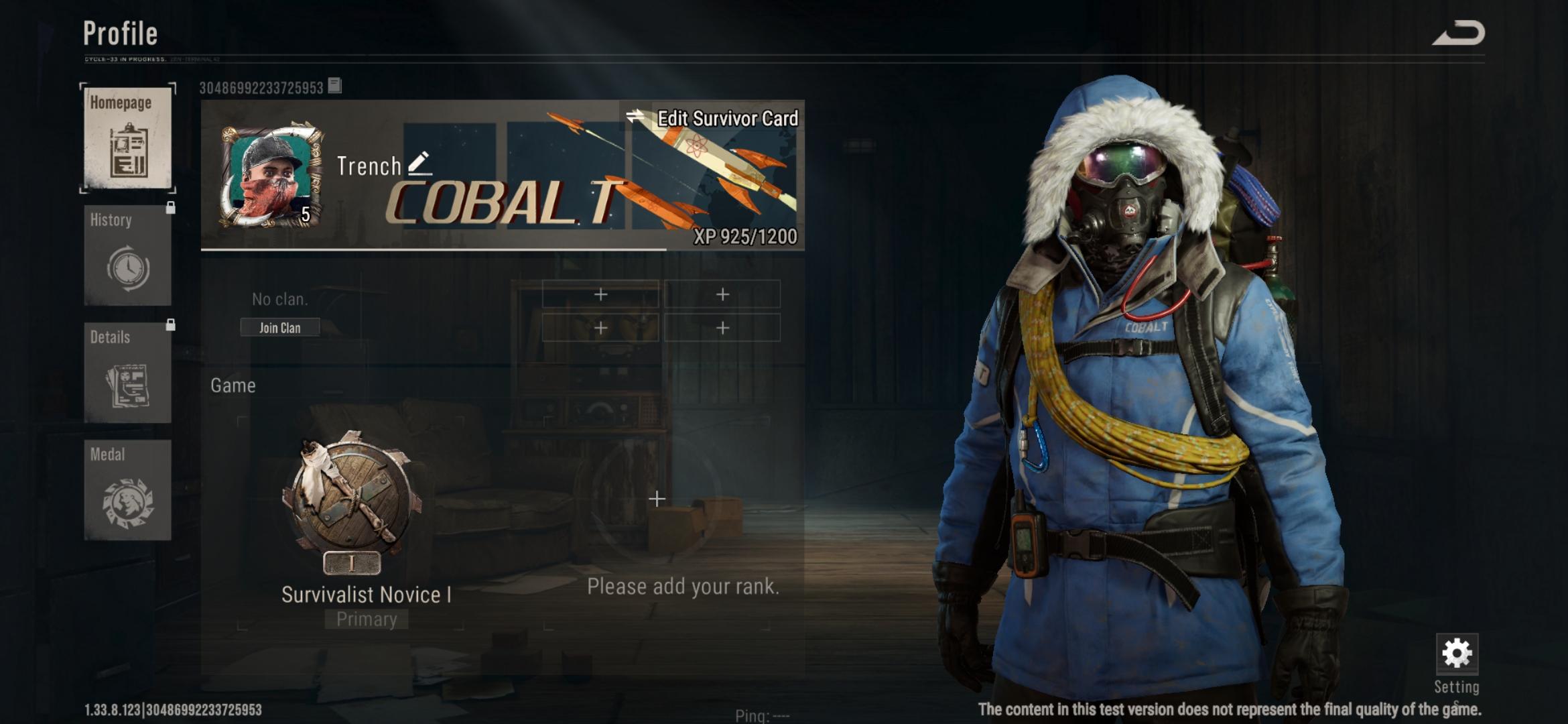Switch to the Medal tab
Viewport: 1568px width, 724px height.
pyautogui.click(x=127, y=490)
